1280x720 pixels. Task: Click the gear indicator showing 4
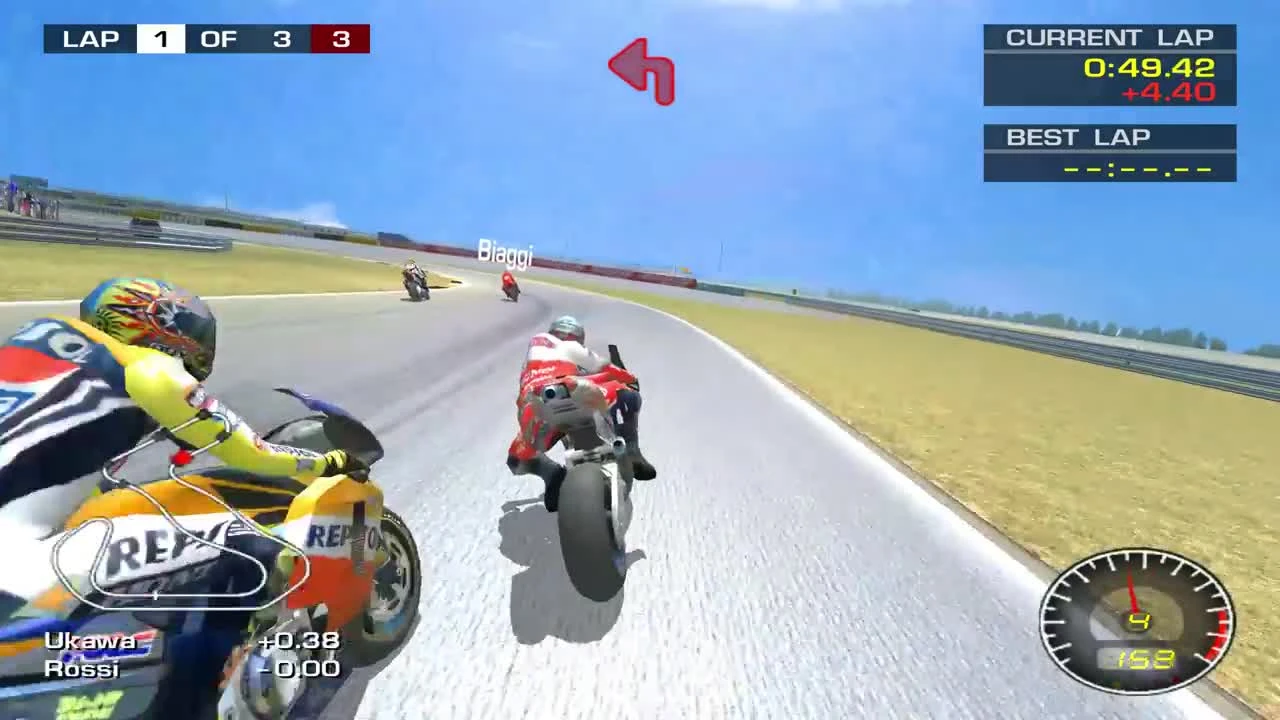point(1140,620)
